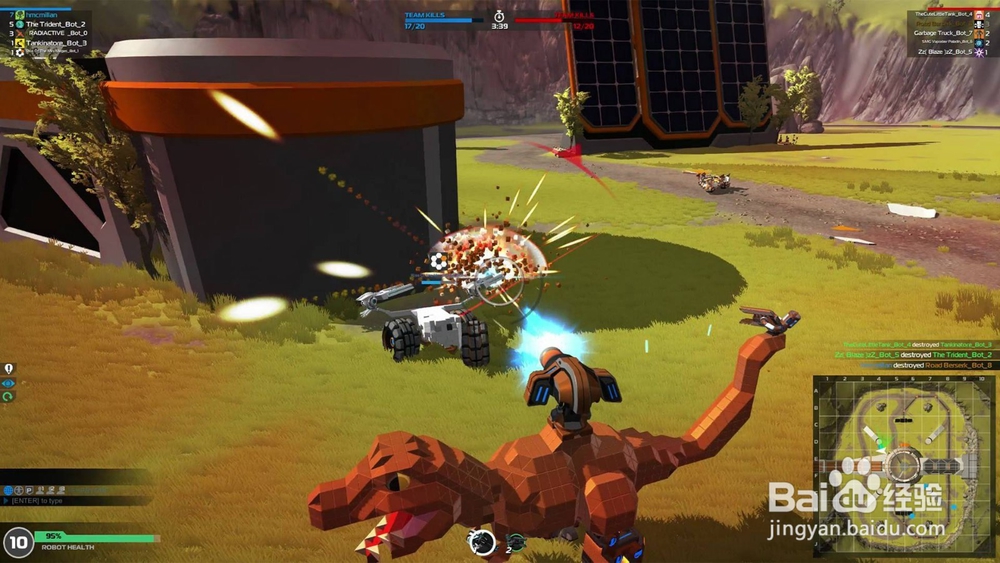
Task: Click the green circular arrow icon
Action: click(x=8, y=396)
